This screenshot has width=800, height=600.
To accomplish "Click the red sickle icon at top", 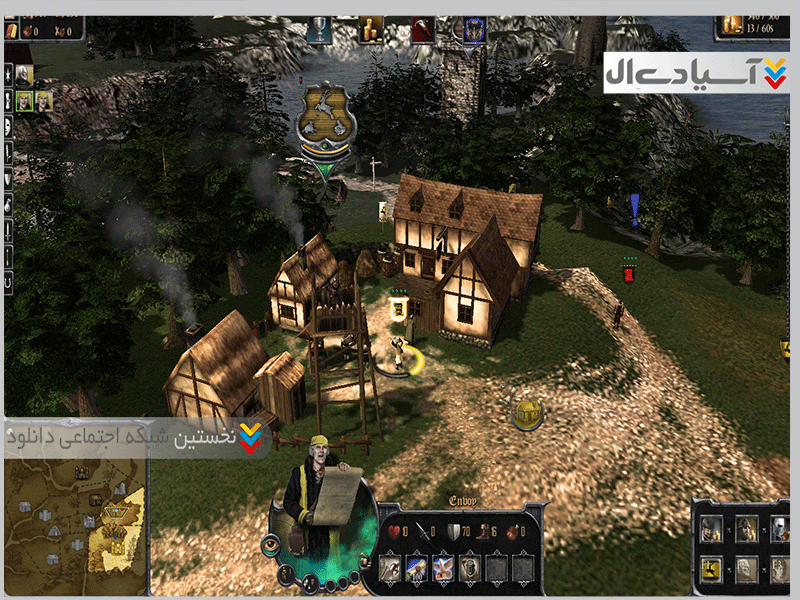I will pos(424,28).
